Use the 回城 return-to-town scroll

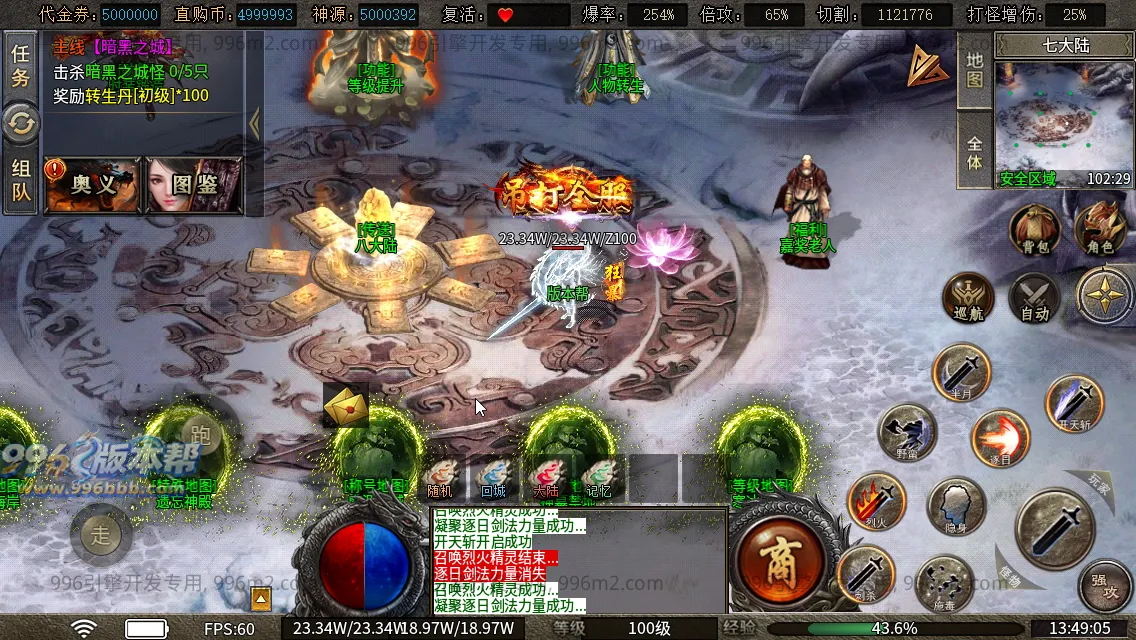[493, 478]
